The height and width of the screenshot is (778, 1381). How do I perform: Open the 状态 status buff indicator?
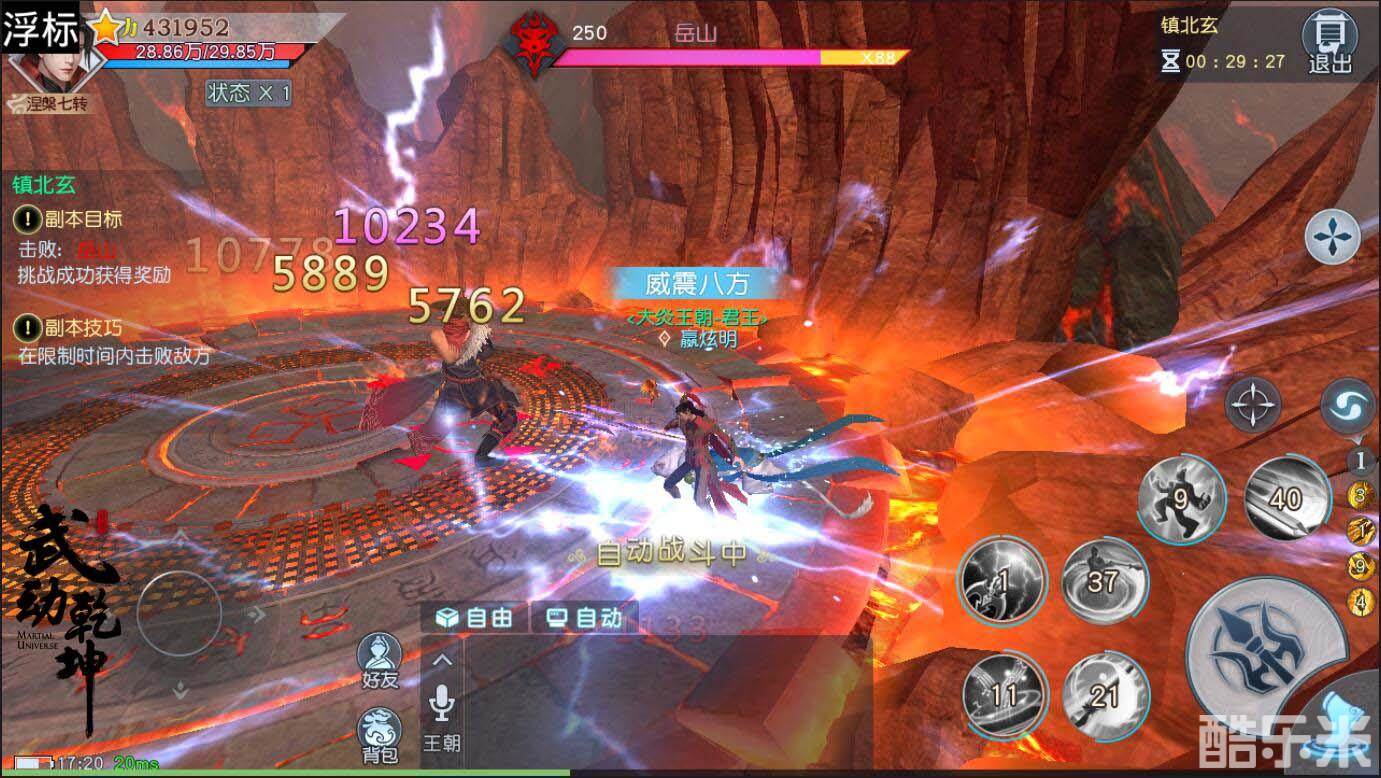click(248, 93)
